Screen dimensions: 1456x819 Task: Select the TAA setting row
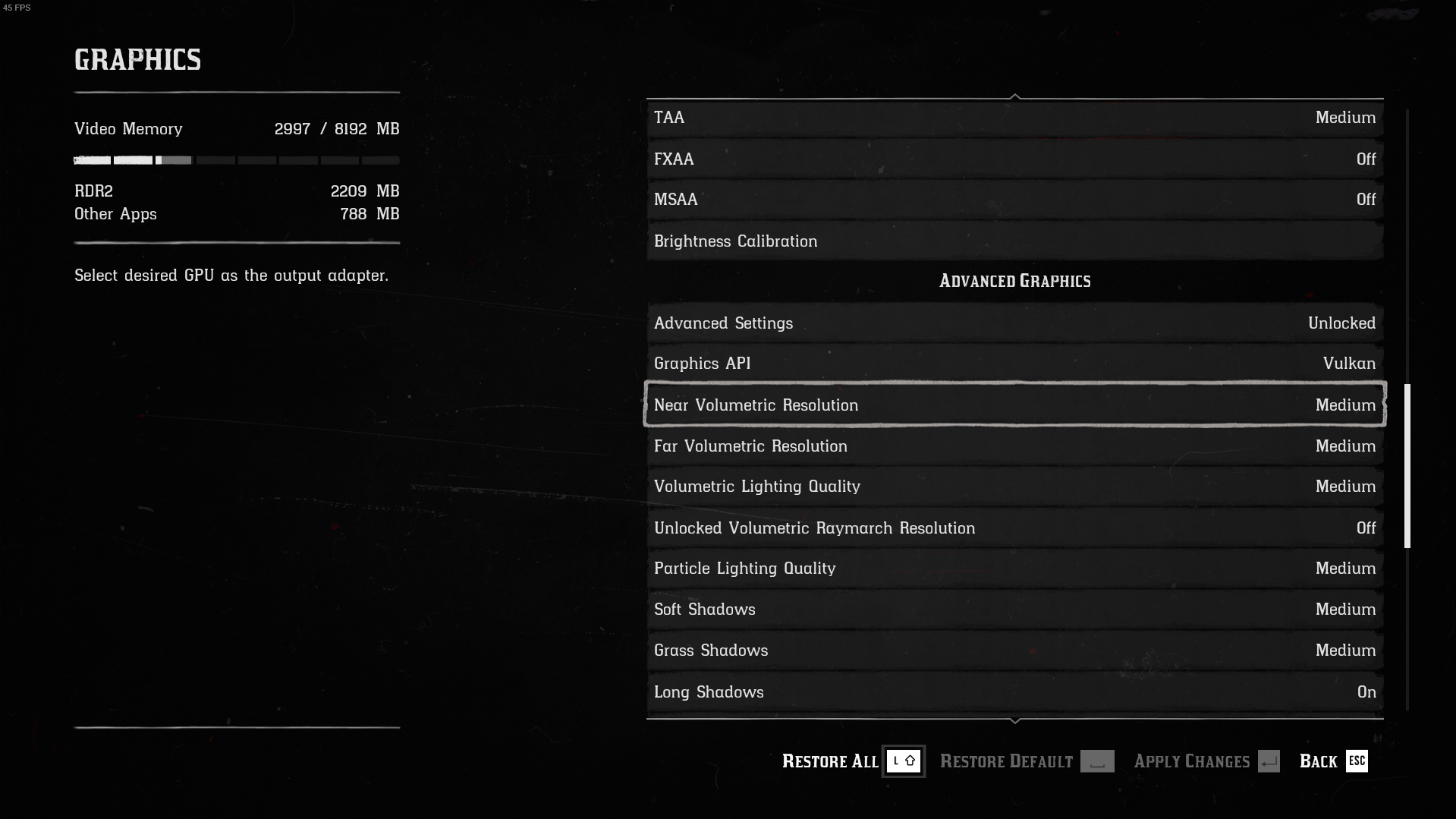click(x=1014, y=118)
